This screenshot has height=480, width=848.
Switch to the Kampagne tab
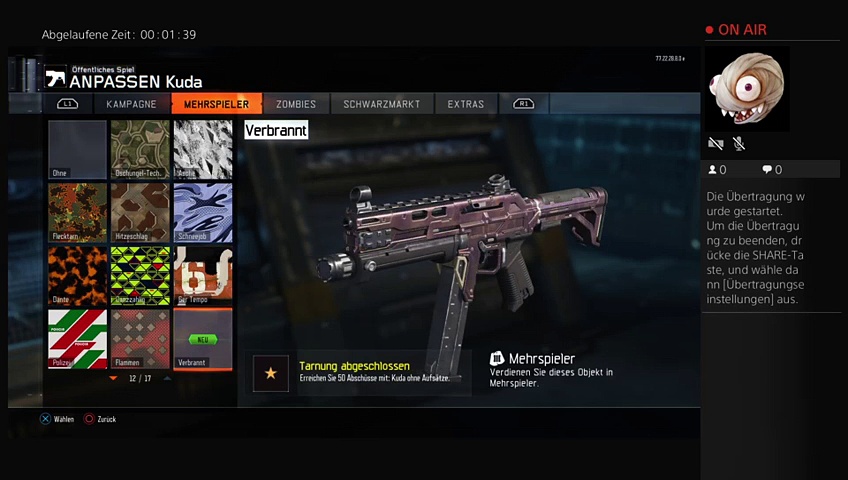click(x=131, y=104)
